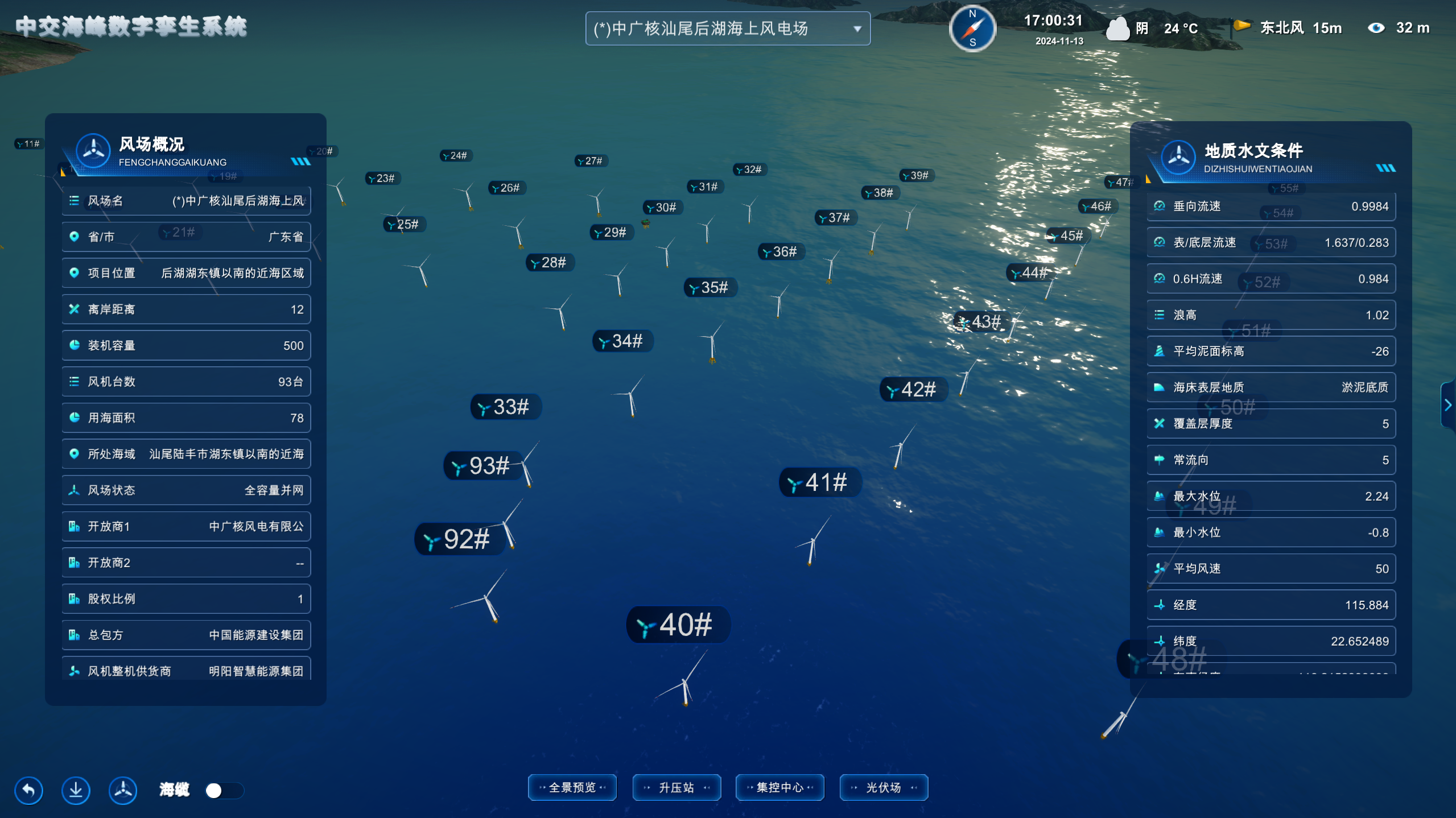The height and width of the screenshot is (818, 1456).
Task: Choose the 35# turbine label
Action: click(710, 287)
